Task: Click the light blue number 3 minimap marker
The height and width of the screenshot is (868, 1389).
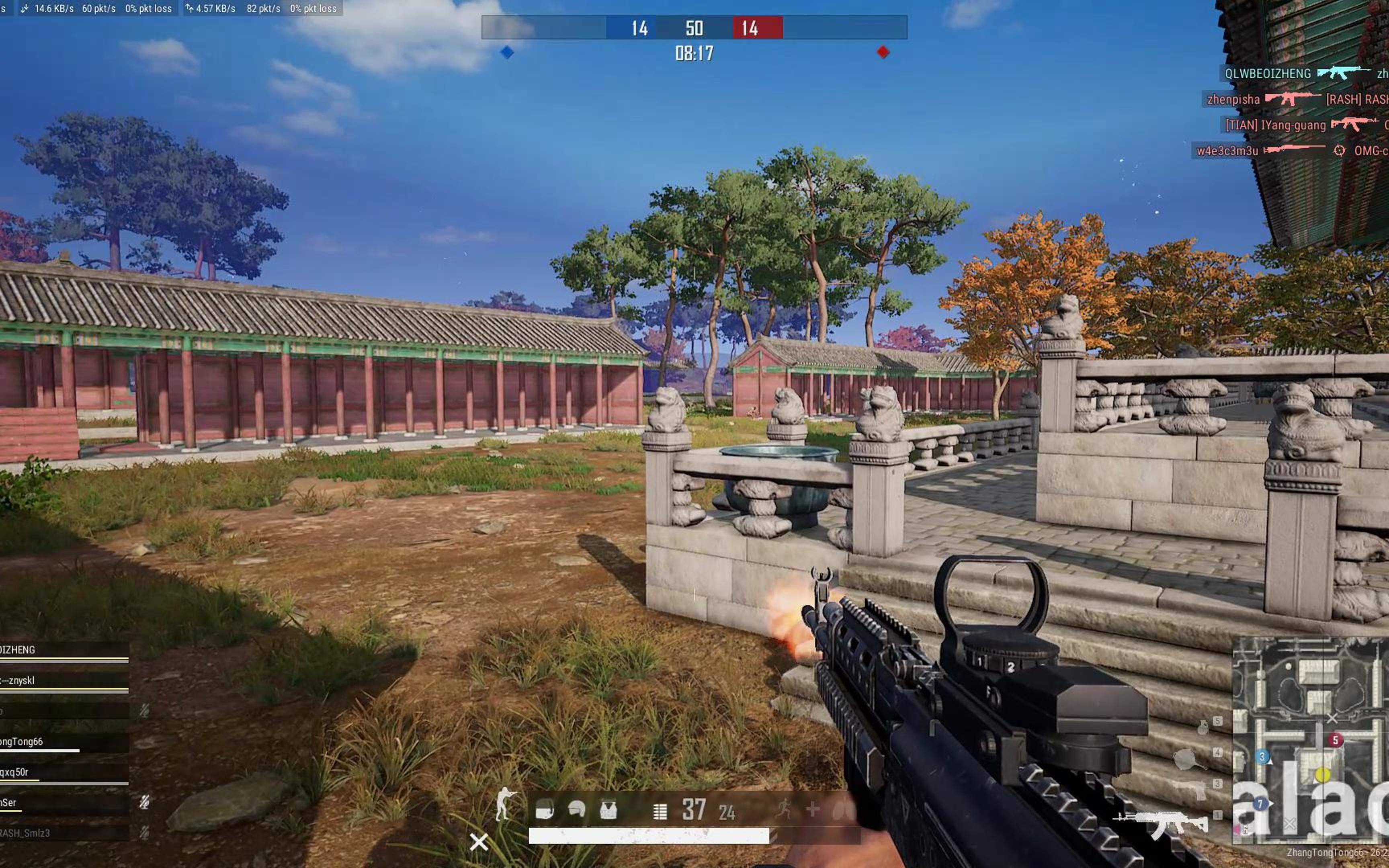Action: (1262, 757)
